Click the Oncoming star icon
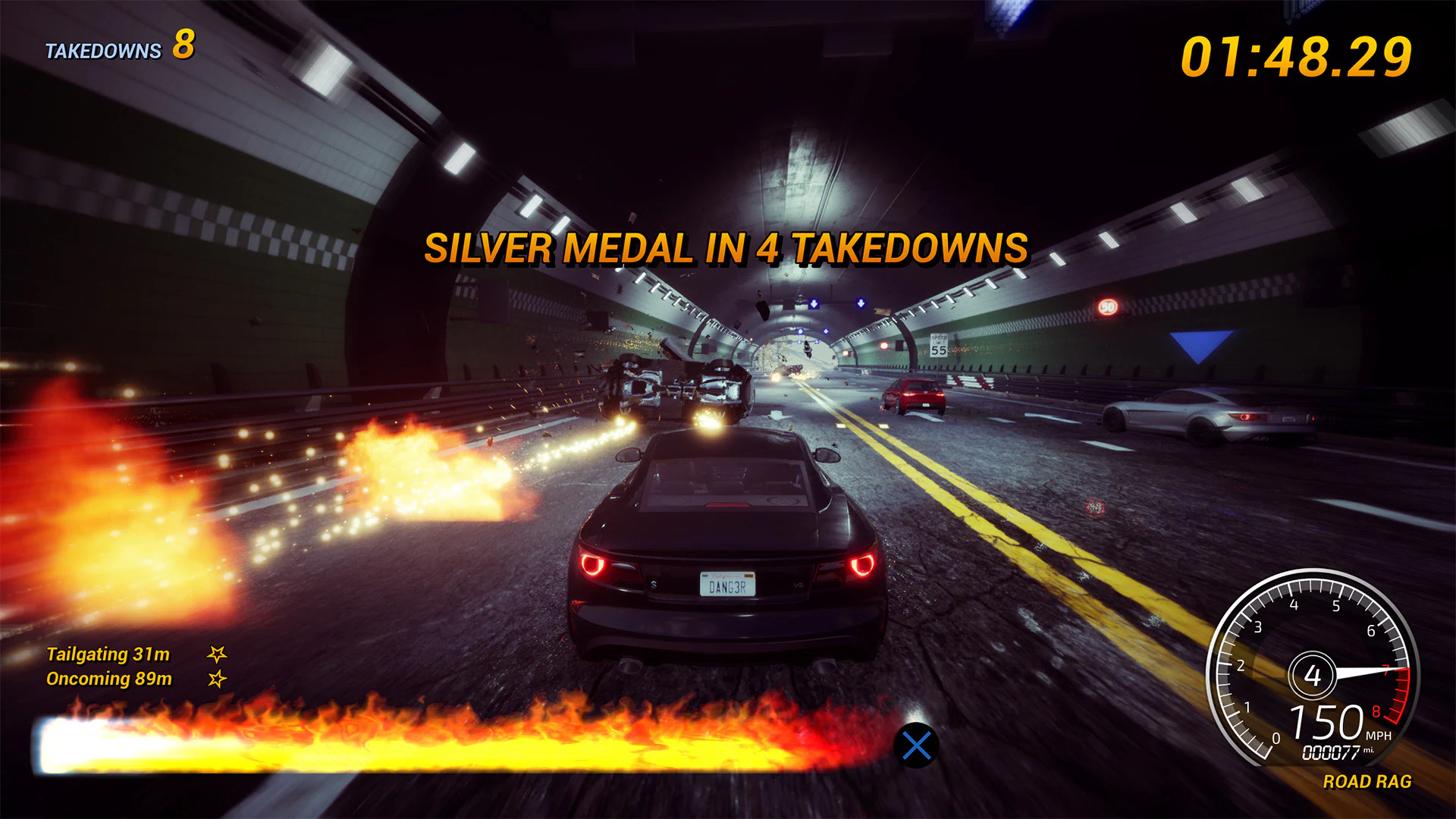 (x=217, y=678)
